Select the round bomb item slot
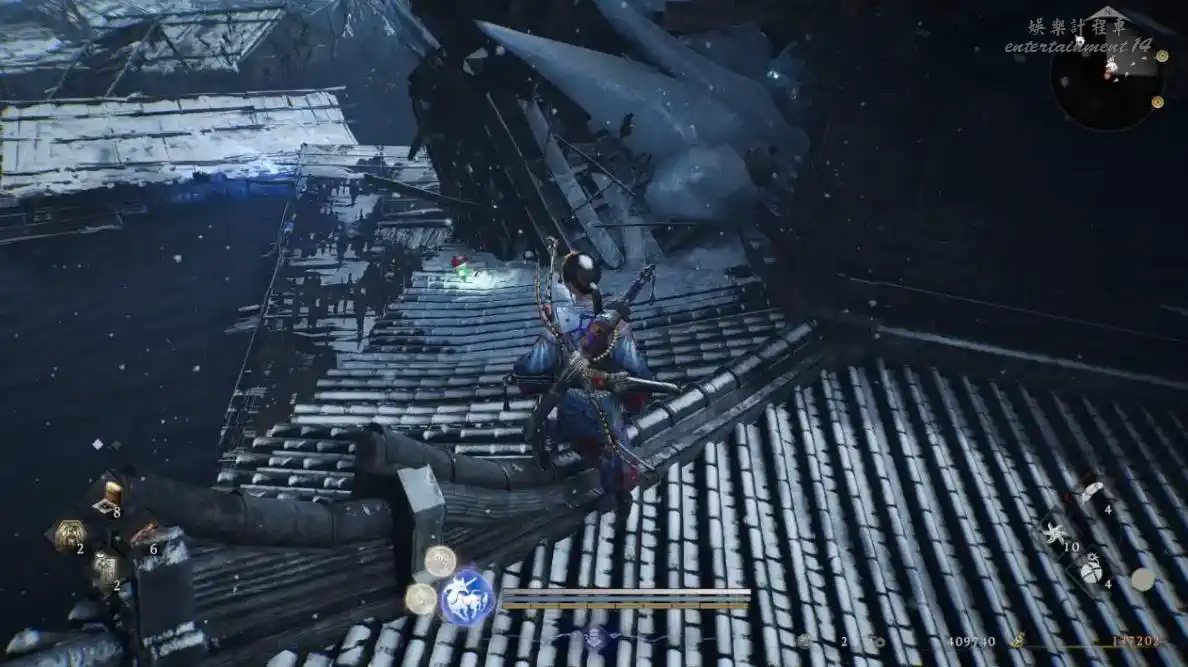1188x667 pixels. 1090,570
